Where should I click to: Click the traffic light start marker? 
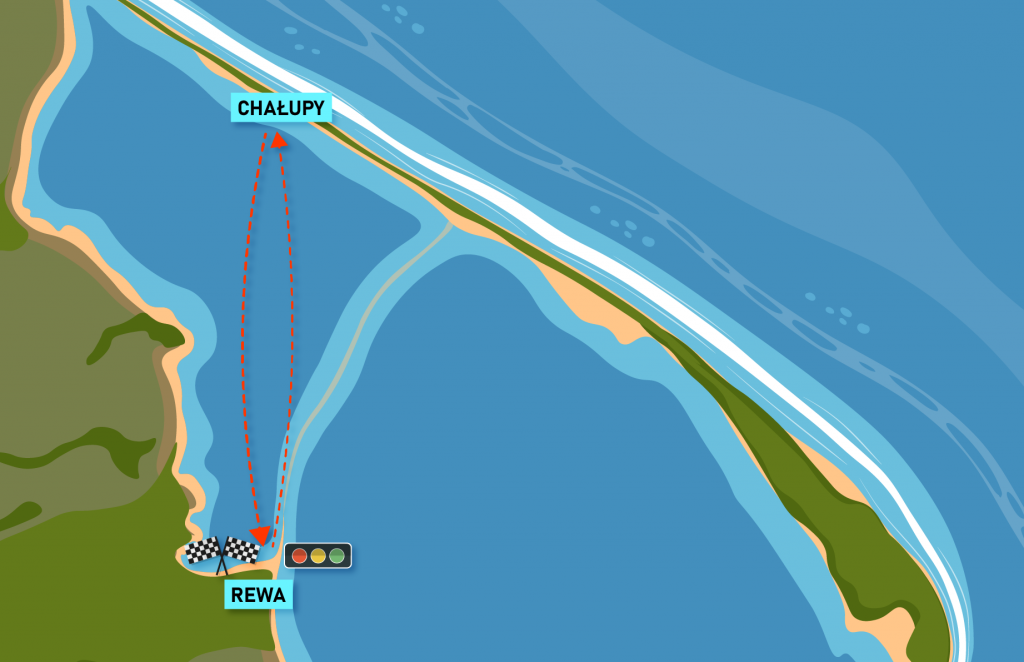point(318,555)
